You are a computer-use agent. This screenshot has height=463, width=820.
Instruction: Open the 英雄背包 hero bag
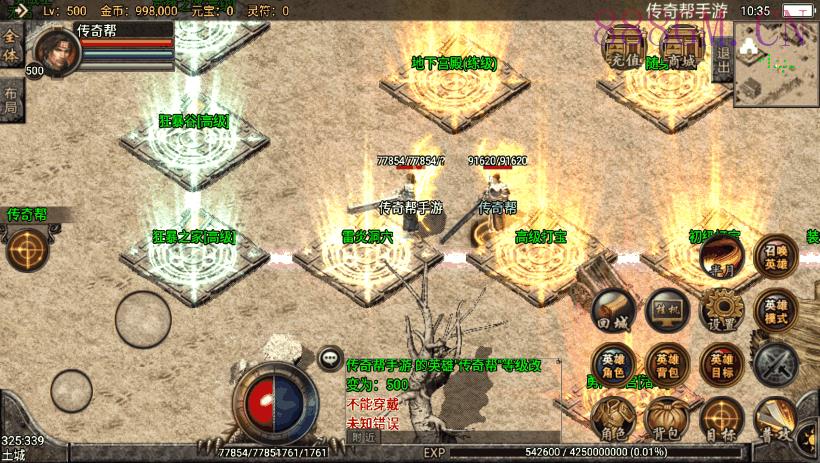pyautogui.click(x=667, y=364)
